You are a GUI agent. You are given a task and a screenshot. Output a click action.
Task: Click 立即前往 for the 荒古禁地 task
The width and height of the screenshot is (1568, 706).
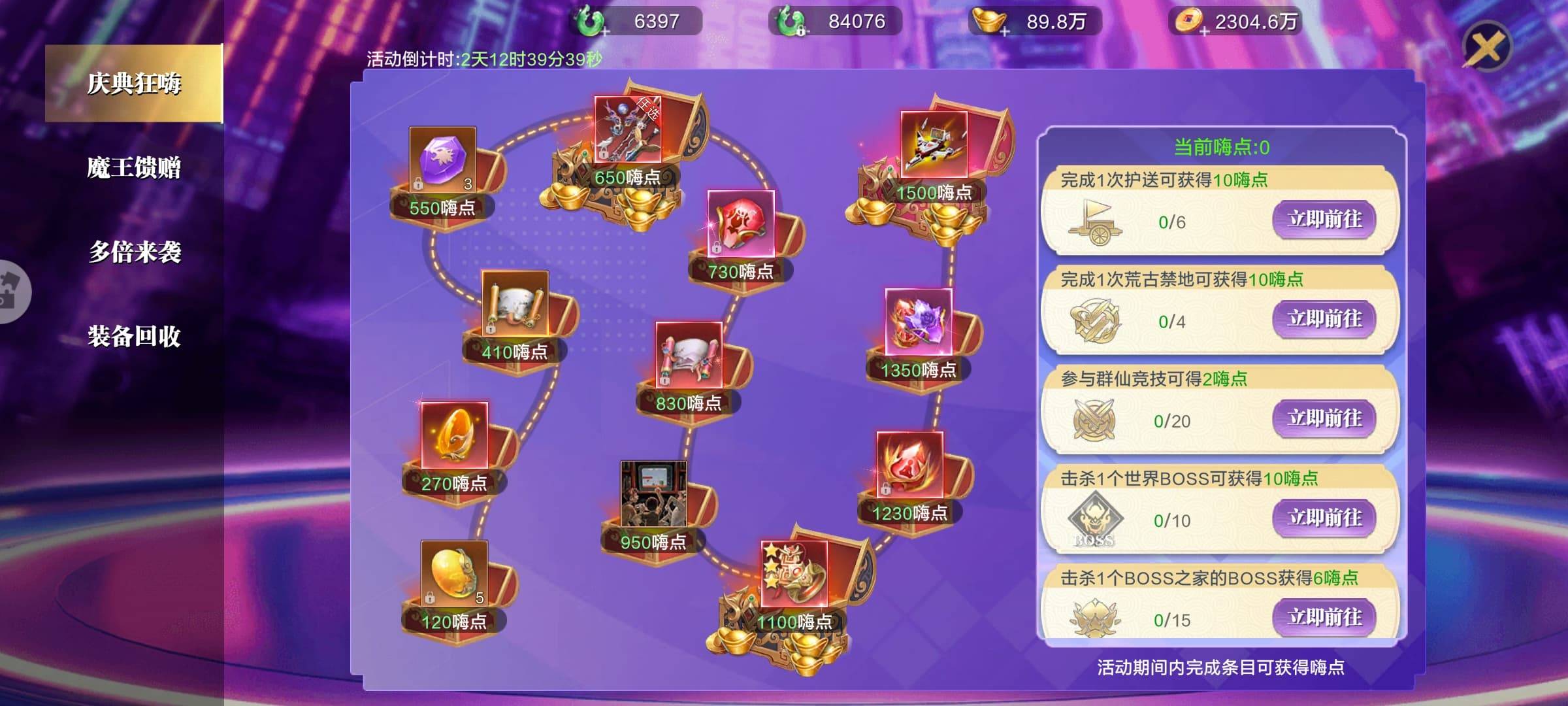[1324, 319]
